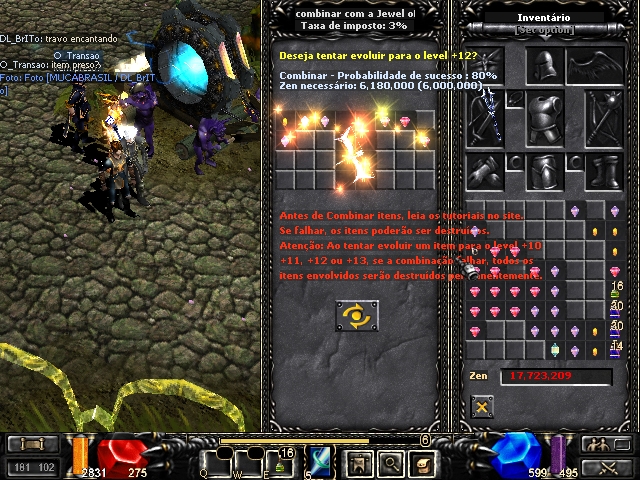Screen dimensions: 640x480
Task: Open the scroll icon button
Action: (423, 462)
